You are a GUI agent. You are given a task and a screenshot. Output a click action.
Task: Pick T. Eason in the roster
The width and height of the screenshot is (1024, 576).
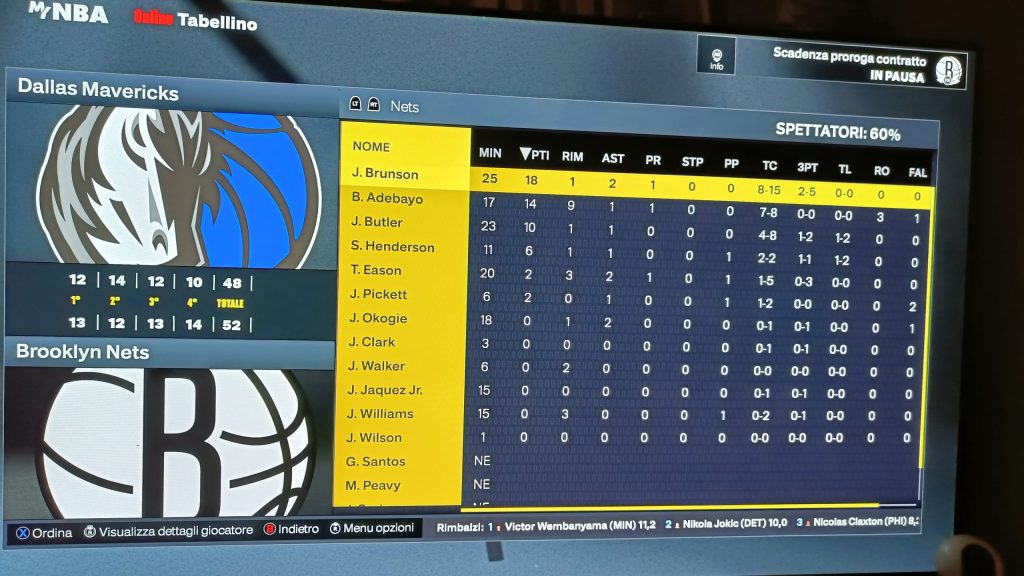pyautogui.click(x=376, y=270)
